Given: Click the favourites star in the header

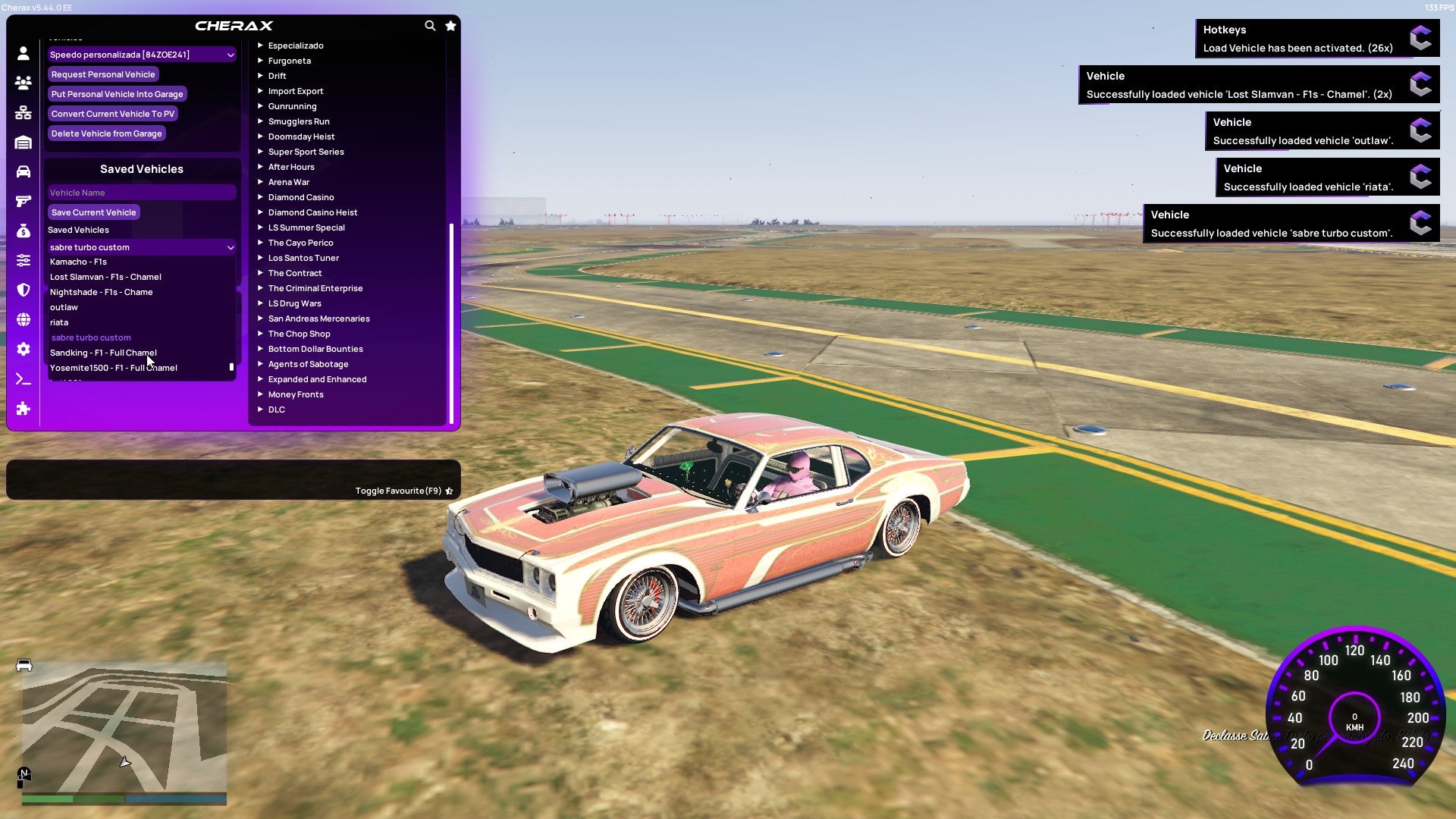Looking at the screenshot, I should [x=451, y=25].
